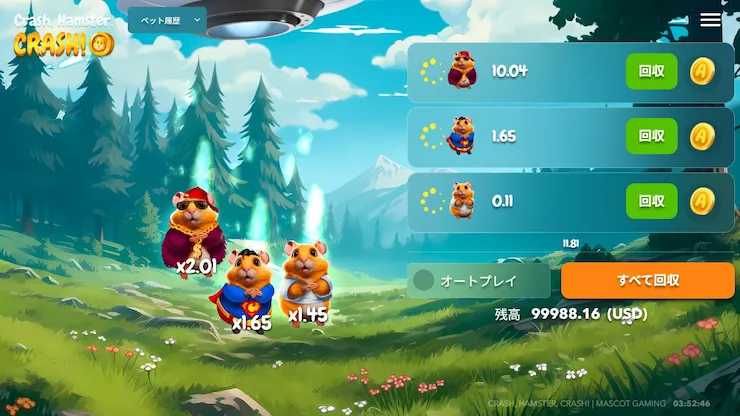Image resolution: width=740 pixels, height=416 pixels.
Task: Click the gold coin in the 1.65 row
Action: point(703,136)
